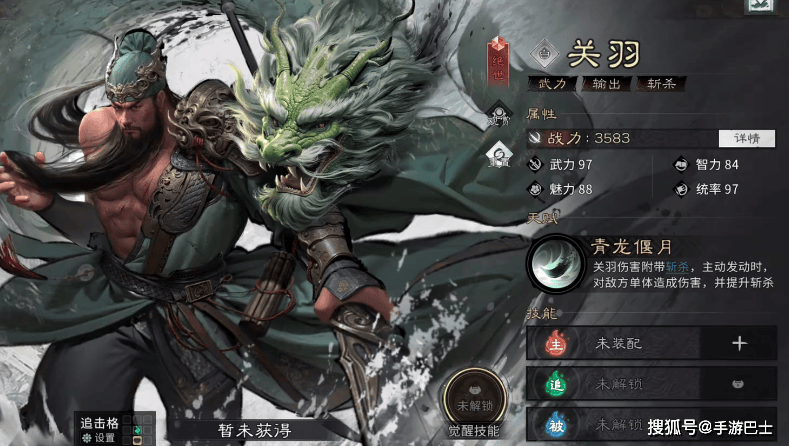Select the locked 被 skill slot

coord(650,423)
